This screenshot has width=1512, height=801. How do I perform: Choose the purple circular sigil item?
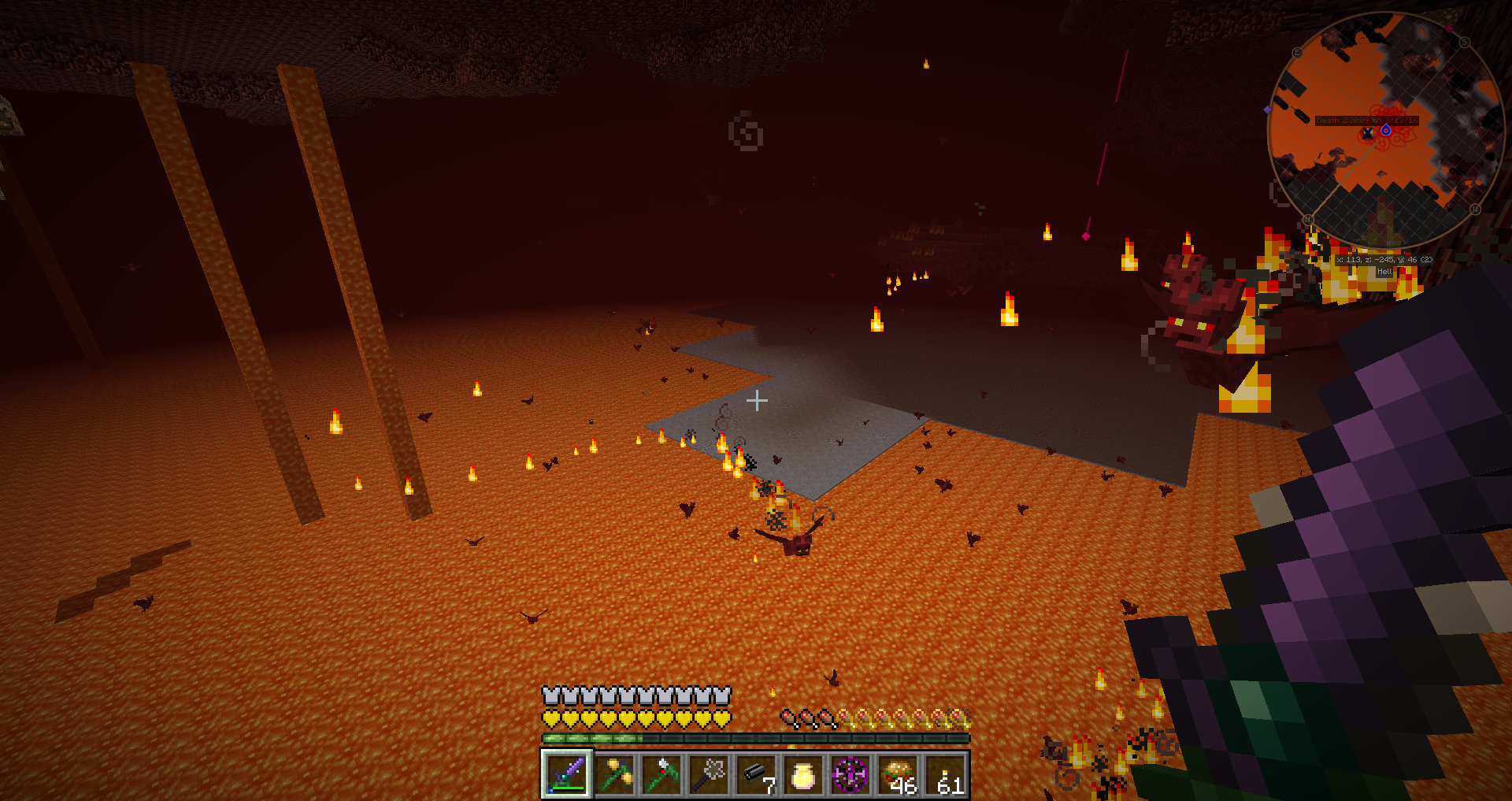(850, 774)
